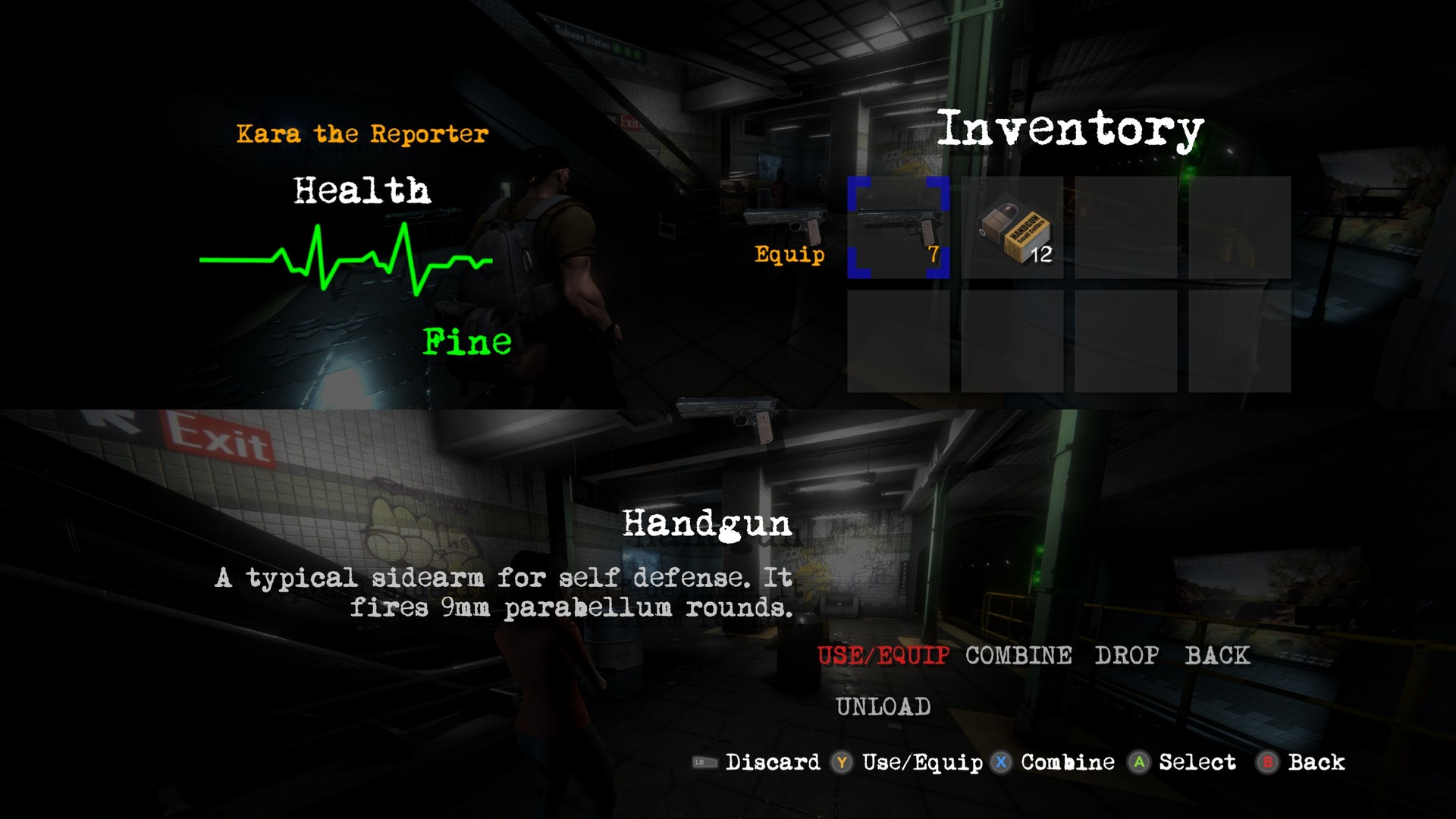Select the Inventory title heading
This screenshot has height=819, width=1456.
point(1071,127)
